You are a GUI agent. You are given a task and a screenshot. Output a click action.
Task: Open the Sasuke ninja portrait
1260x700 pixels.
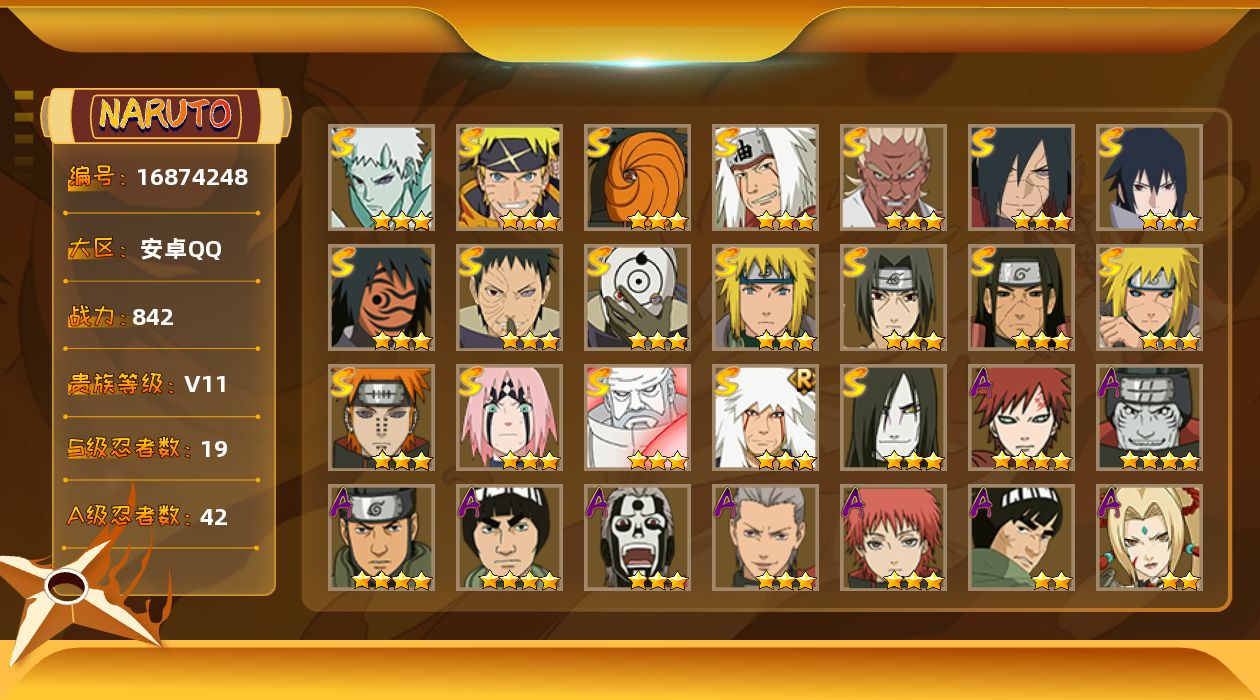(x=1149, y=178)
